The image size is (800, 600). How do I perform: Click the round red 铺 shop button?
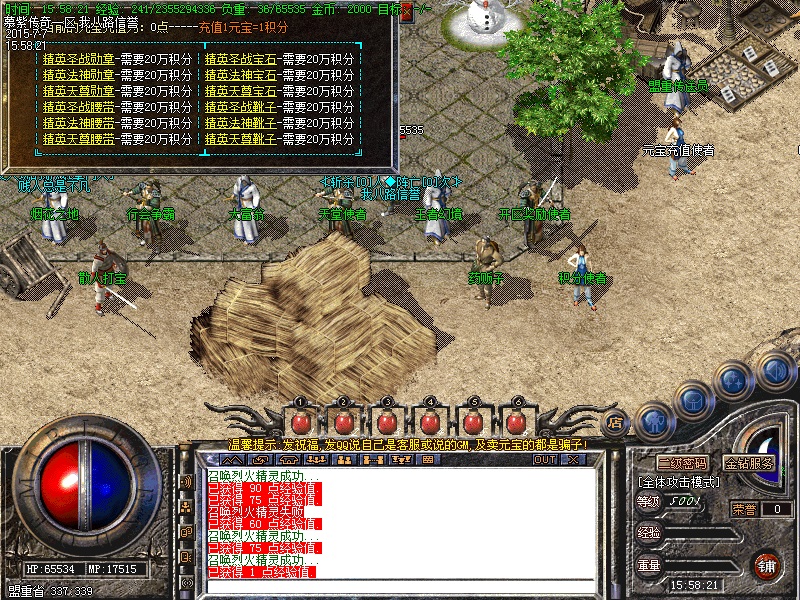click(x=766, y=565)
